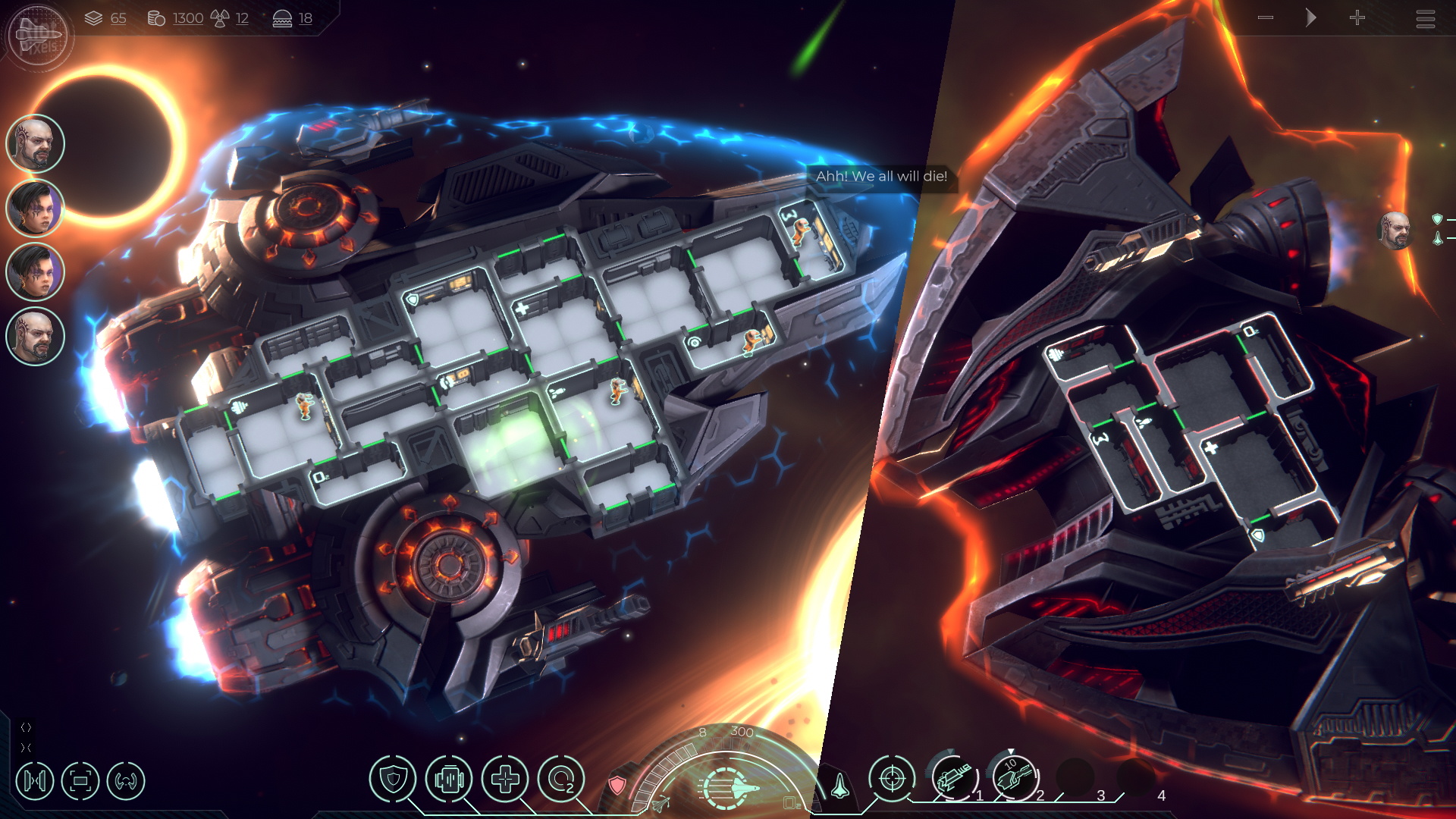Select the oxygen system button

561,779
